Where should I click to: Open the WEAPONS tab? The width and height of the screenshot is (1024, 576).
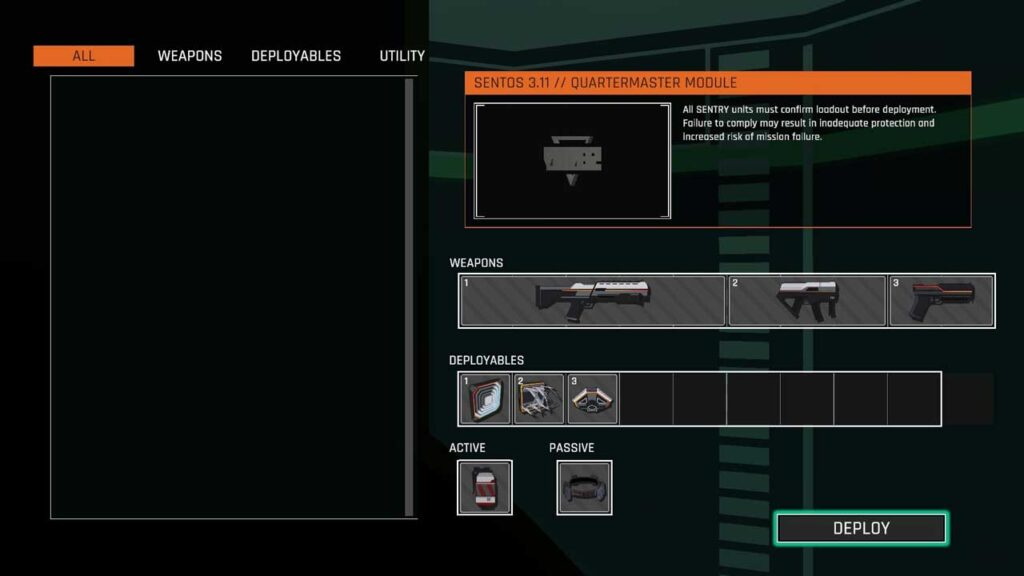click(x=190, y=56)
